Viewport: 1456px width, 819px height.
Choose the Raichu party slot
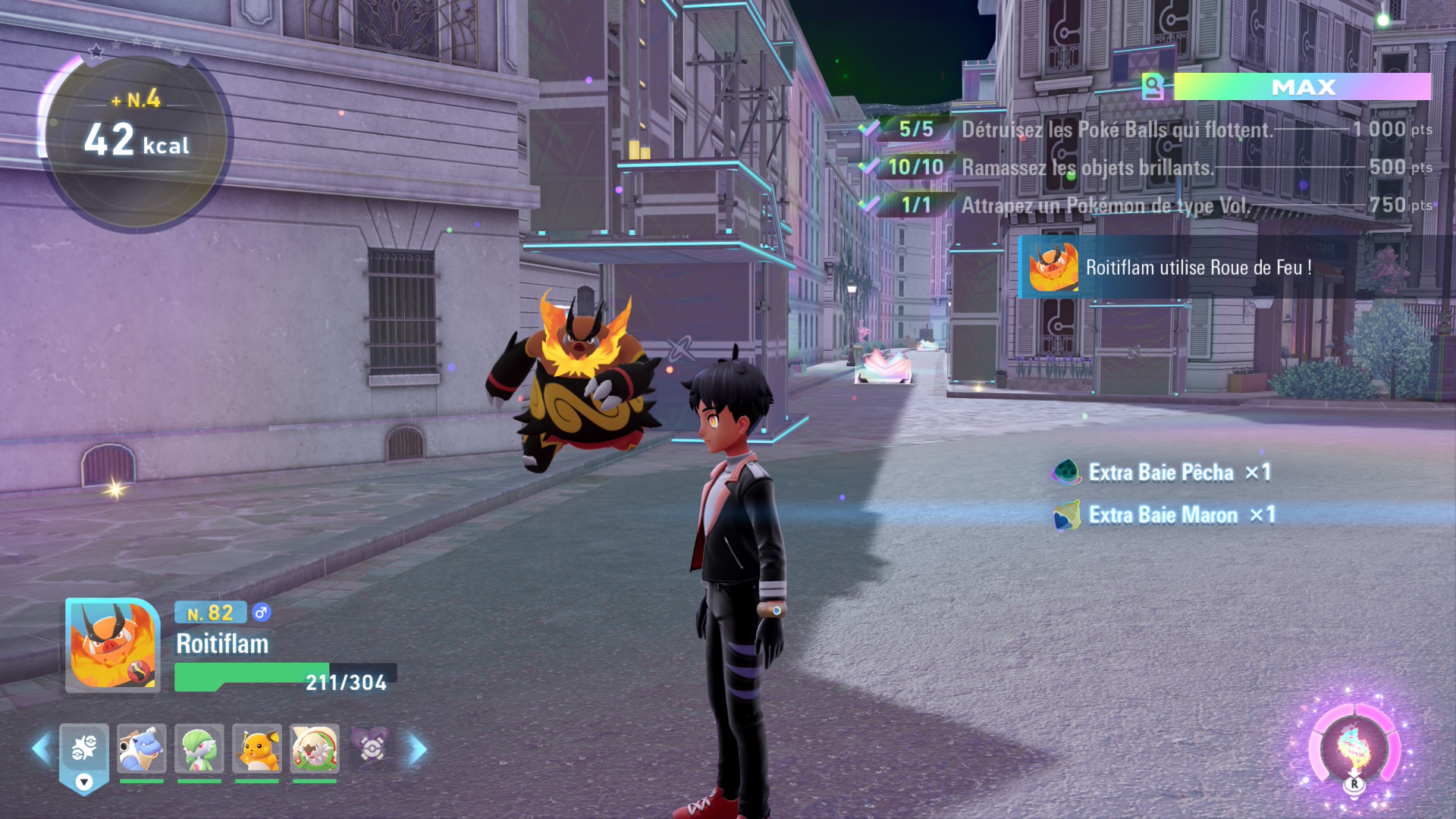[x=257, y=749]
